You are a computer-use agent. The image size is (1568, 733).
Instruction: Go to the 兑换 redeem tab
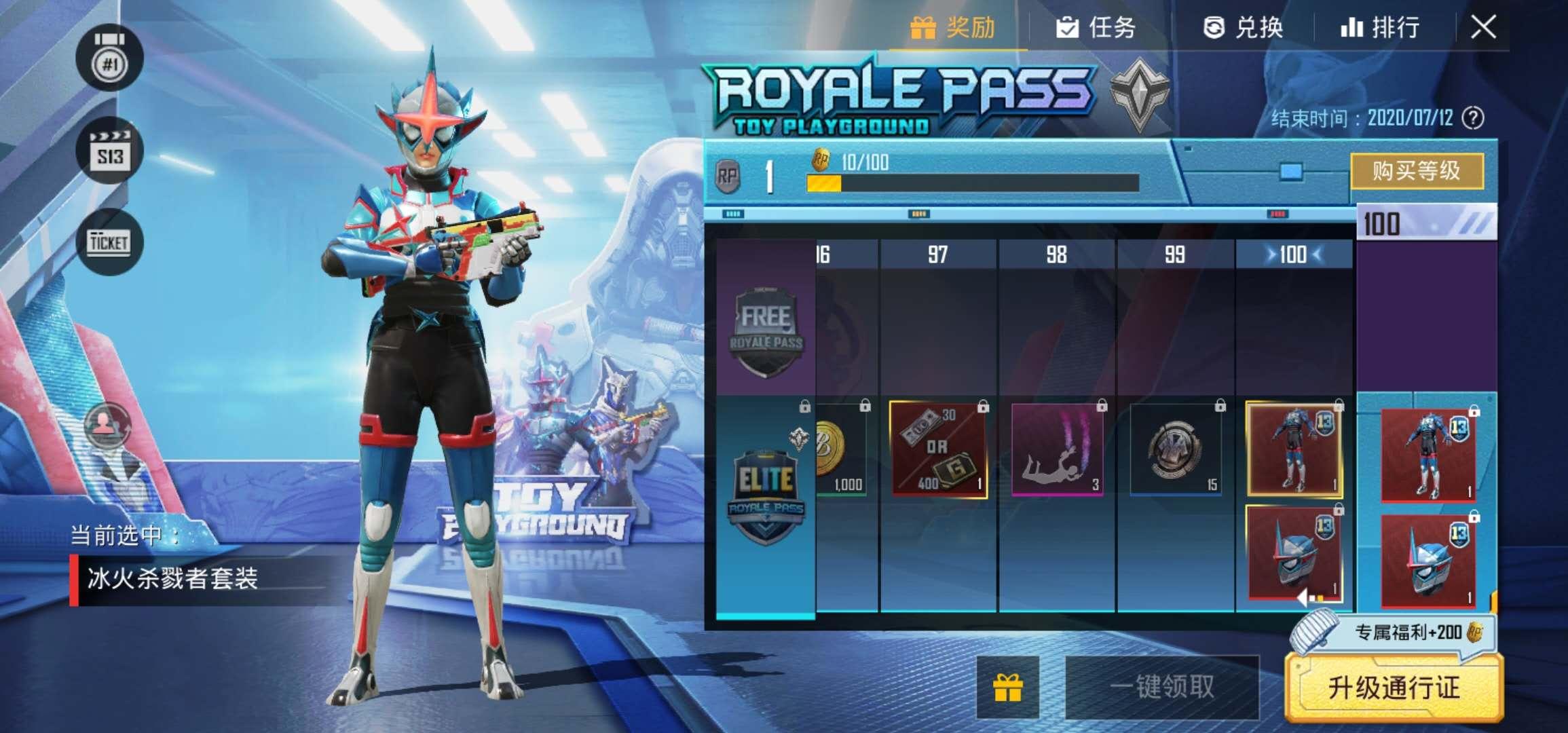1243,28
